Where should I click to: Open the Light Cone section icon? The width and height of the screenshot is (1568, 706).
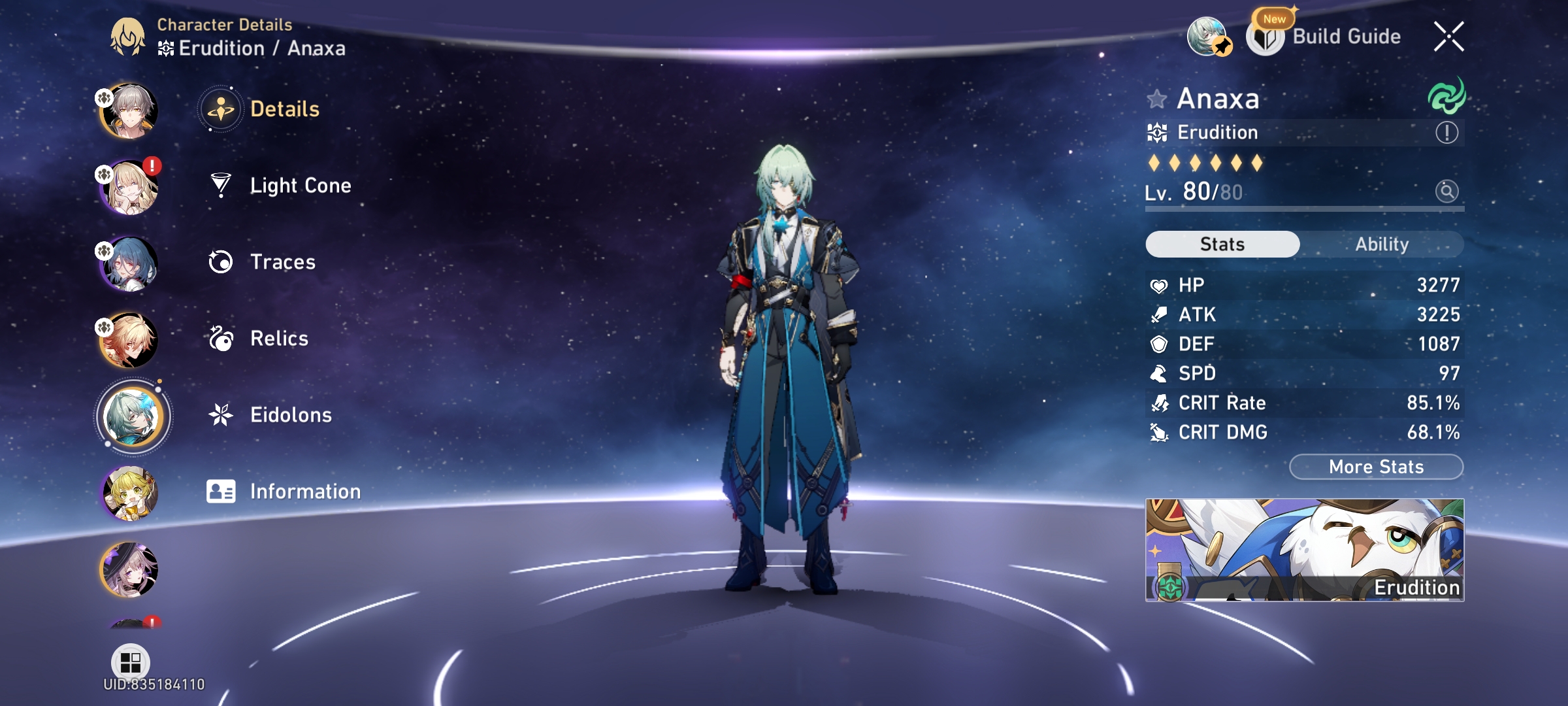pyautogui.click(x=221, y=185)
